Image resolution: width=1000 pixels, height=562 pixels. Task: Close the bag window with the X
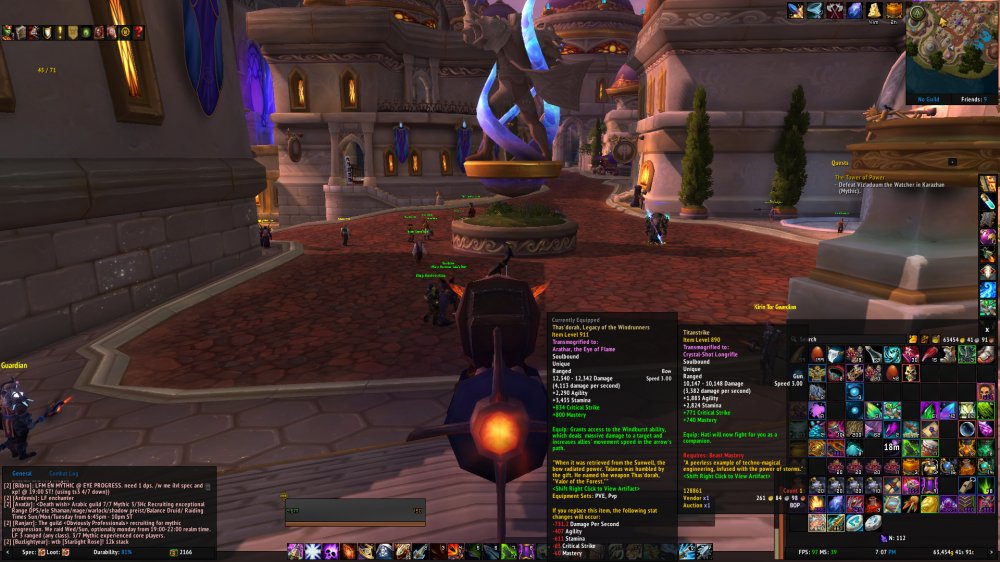point(988,329)
